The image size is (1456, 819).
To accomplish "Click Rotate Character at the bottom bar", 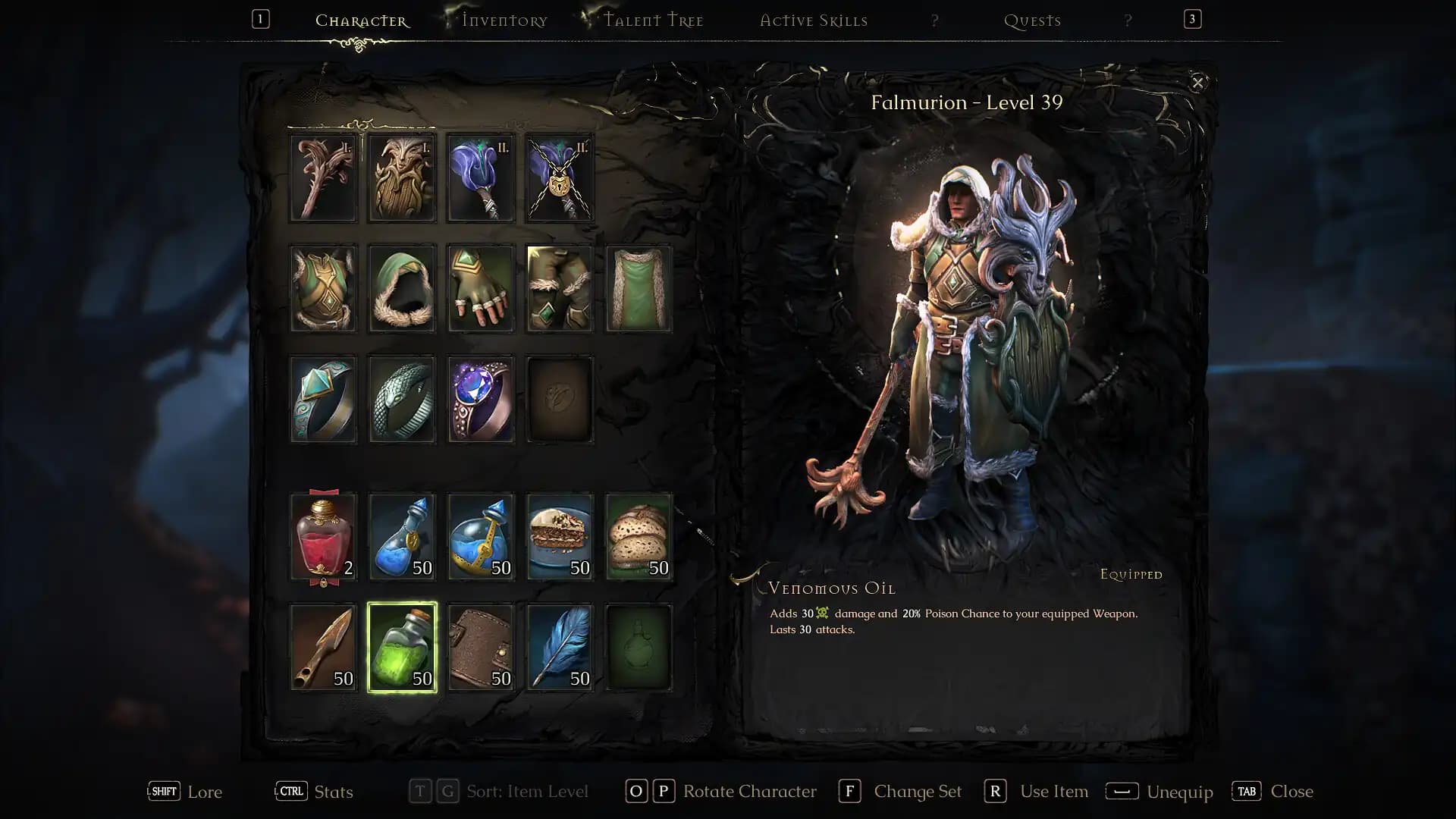I will 748,791.
